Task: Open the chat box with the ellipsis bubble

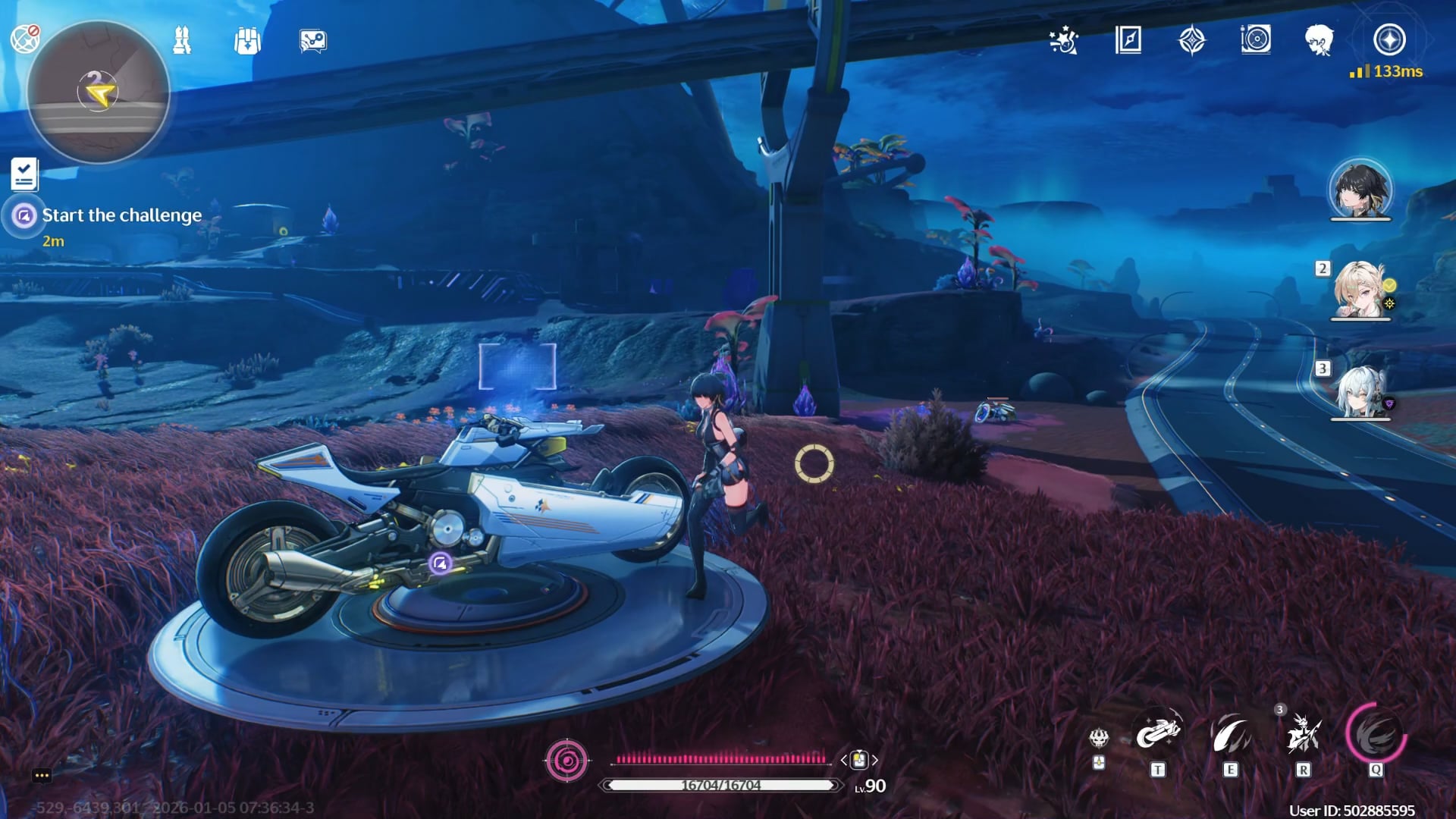Action: coord(42,775)
